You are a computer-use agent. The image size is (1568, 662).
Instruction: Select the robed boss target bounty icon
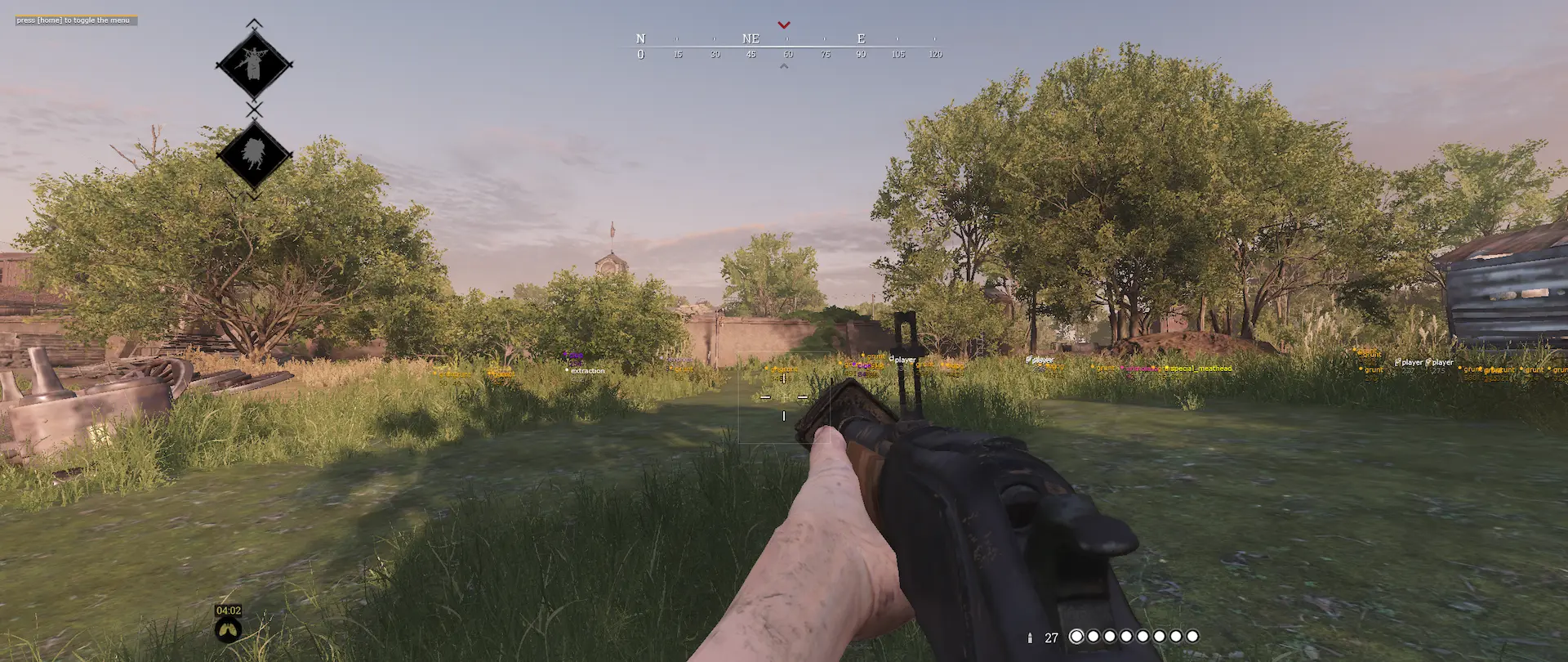(x=254, y=65)
